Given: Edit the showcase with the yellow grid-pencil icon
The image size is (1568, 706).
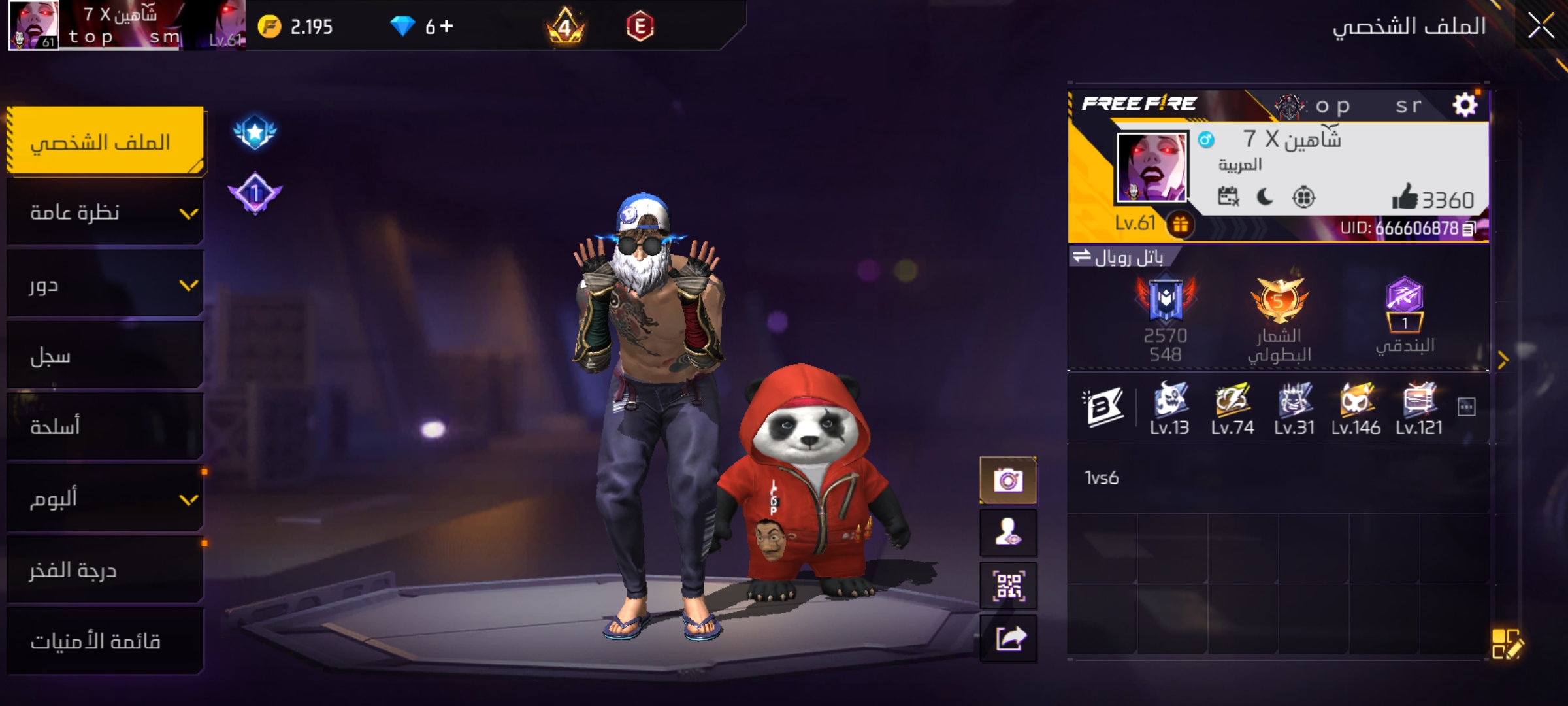Looking at the screenshot, I should click(x=1507, y=643).
